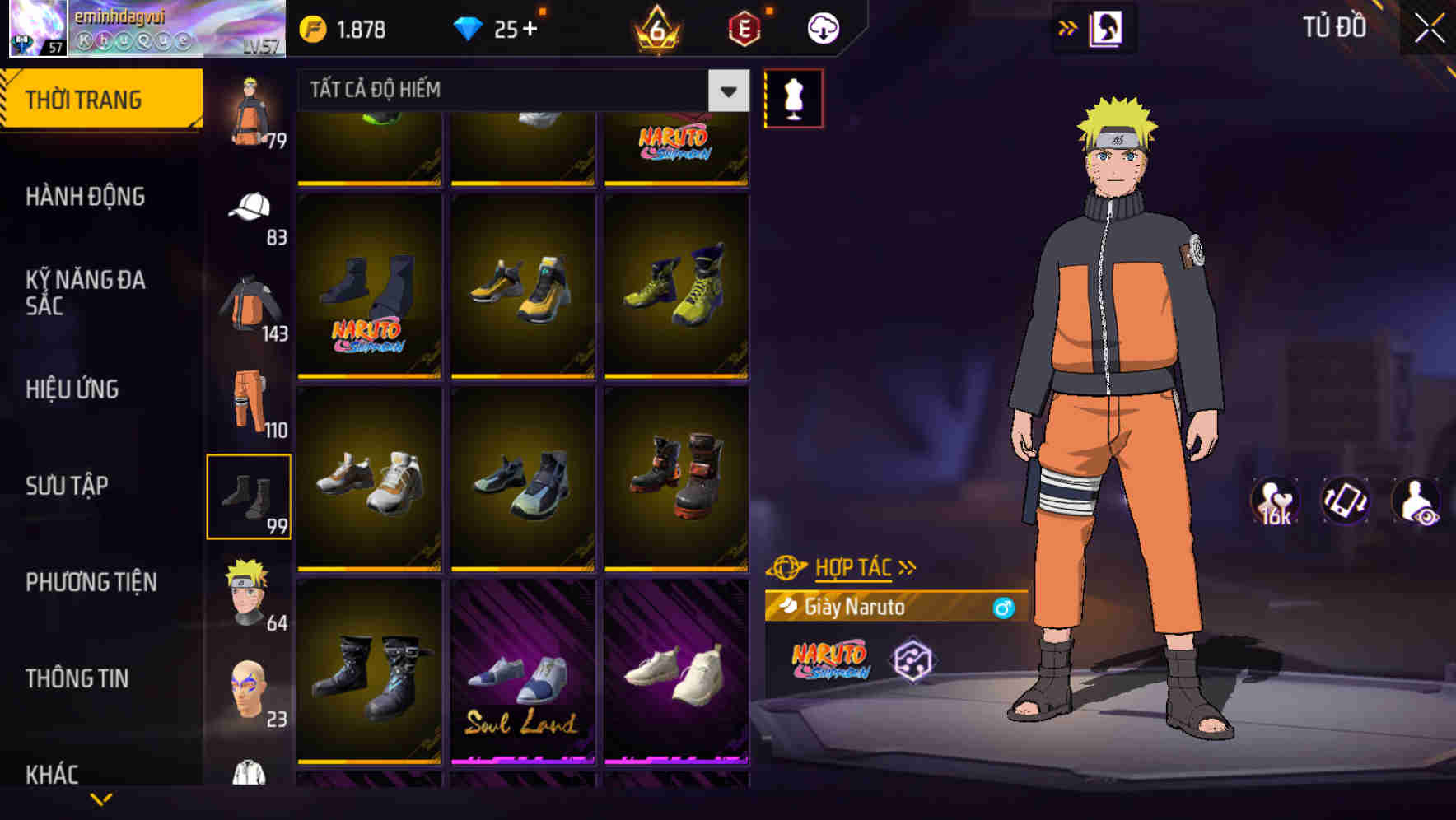
Task: Switch to the HÀNH ĐỘNG tab
Action: click(86, 197)
